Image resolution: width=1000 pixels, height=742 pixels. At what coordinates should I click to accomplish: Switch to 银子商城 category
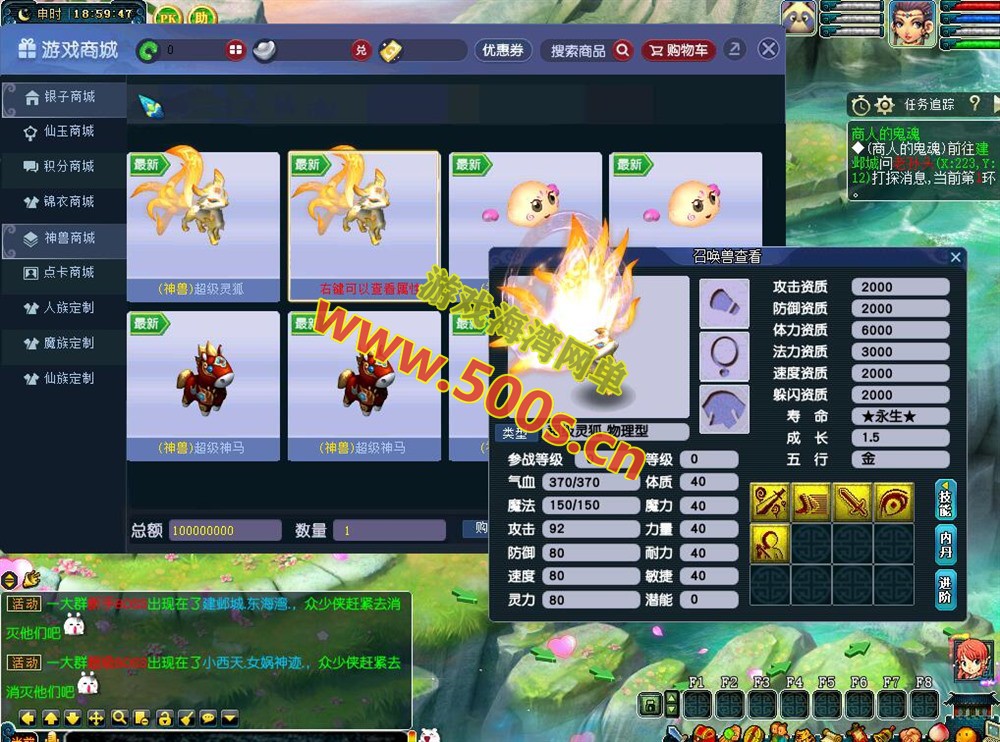tap(68, 97)
